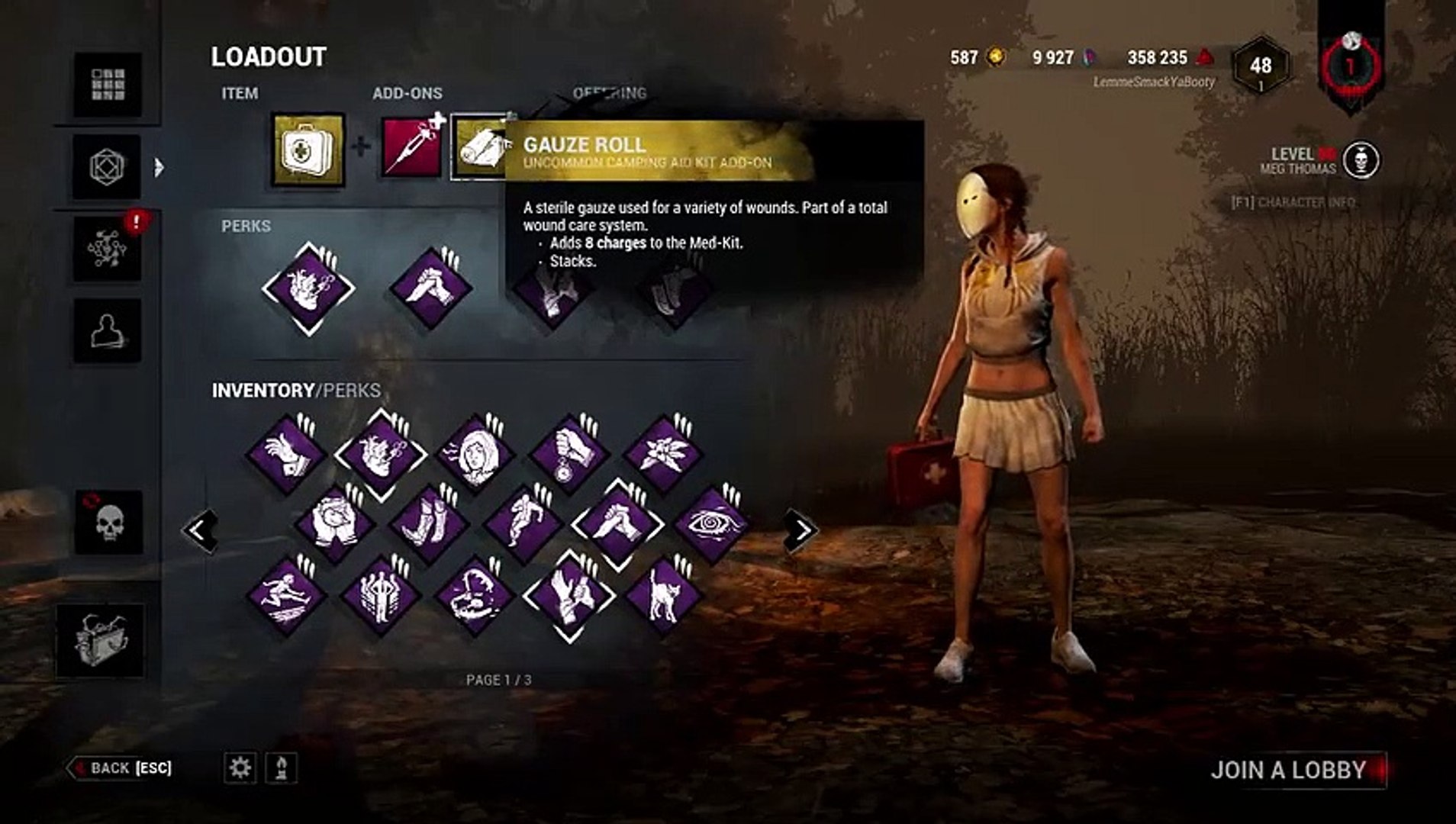Open the store chest icon
1456x824 pixels.
100,640
